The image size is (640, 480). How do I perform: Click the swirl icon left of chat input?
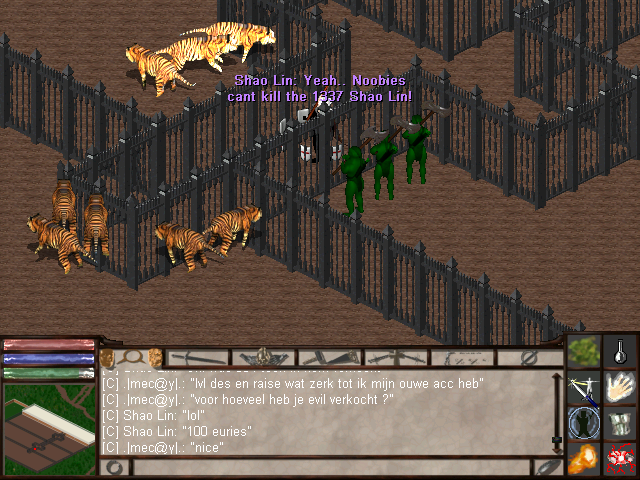[112, 467]
